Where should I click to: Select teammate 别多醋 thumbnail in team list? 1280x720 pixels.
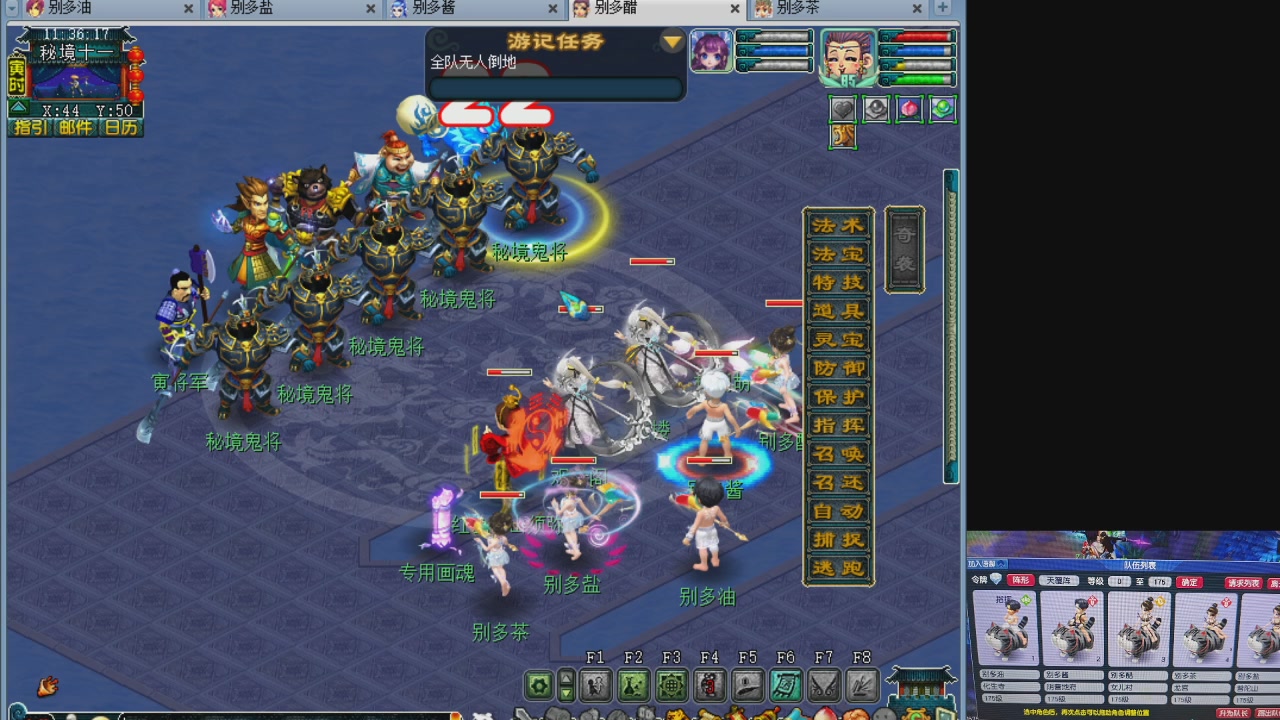tap(1140, 630)
